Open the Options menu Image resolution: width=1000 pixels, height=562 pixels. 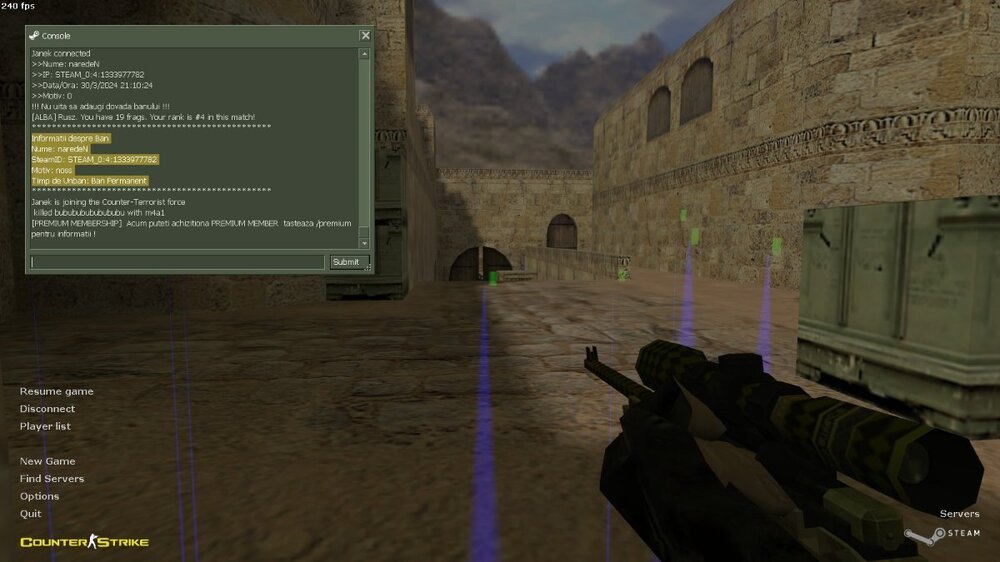[39, 496]
